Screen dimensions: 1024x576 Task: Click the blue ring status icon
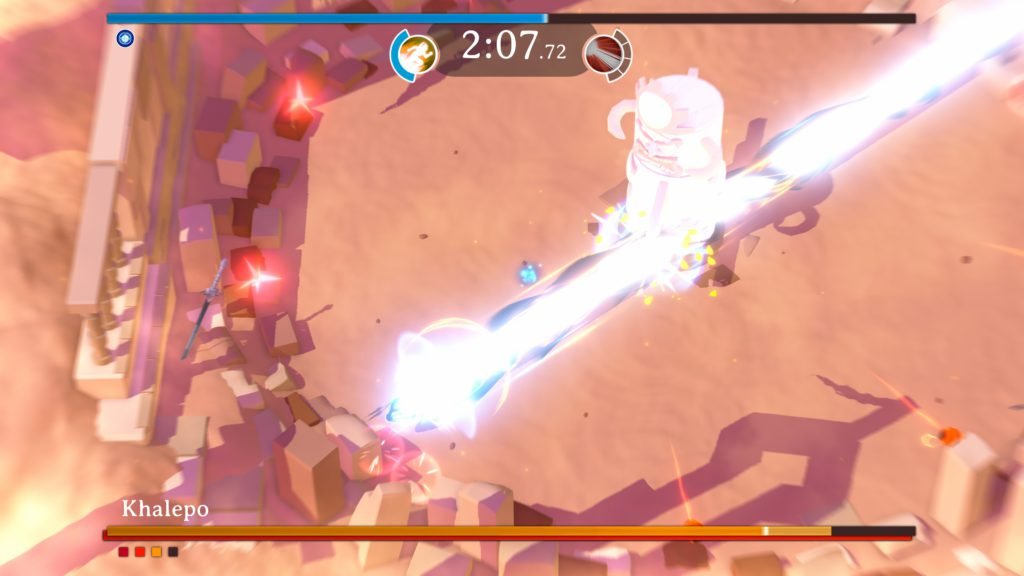pyautogui.click(x=125, y=39)
